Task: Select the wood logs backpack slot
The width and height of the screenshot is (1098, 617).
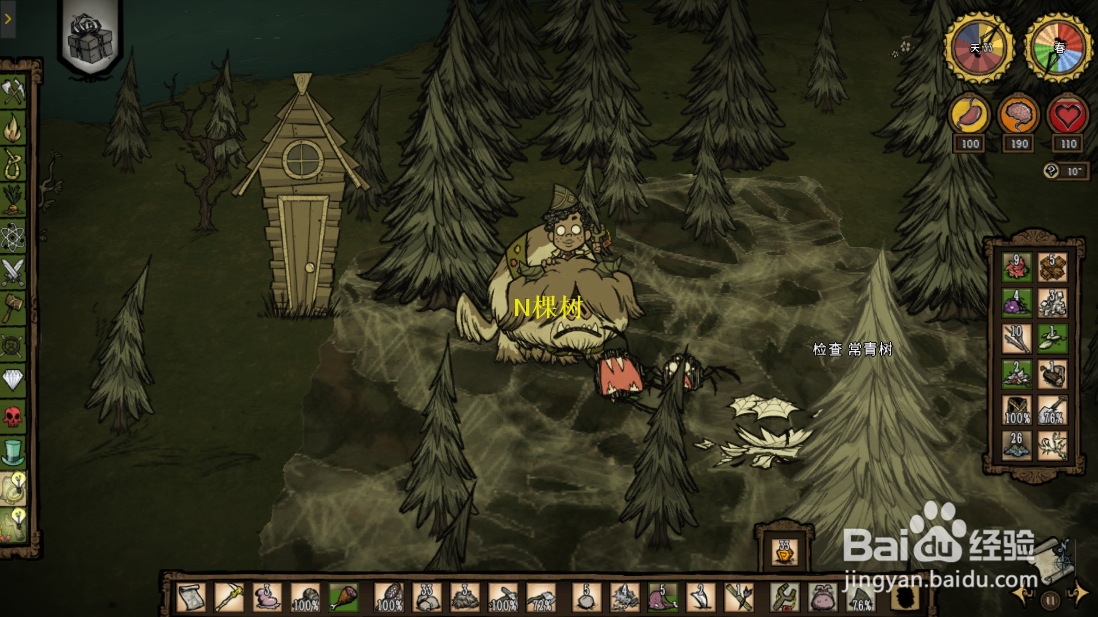Action: (x=1053, y=267)
